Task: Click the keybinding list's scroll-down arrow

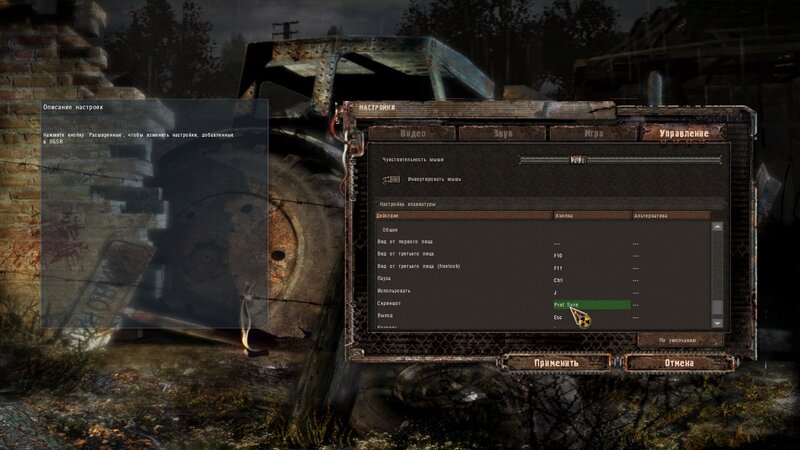Action: [716, 323]
